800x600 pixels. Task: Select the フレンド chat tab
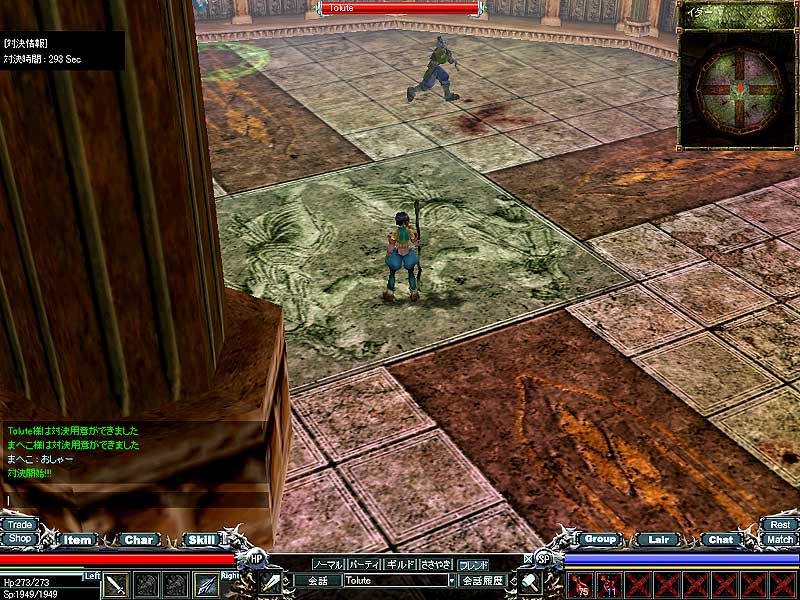[x=473, y=564]
